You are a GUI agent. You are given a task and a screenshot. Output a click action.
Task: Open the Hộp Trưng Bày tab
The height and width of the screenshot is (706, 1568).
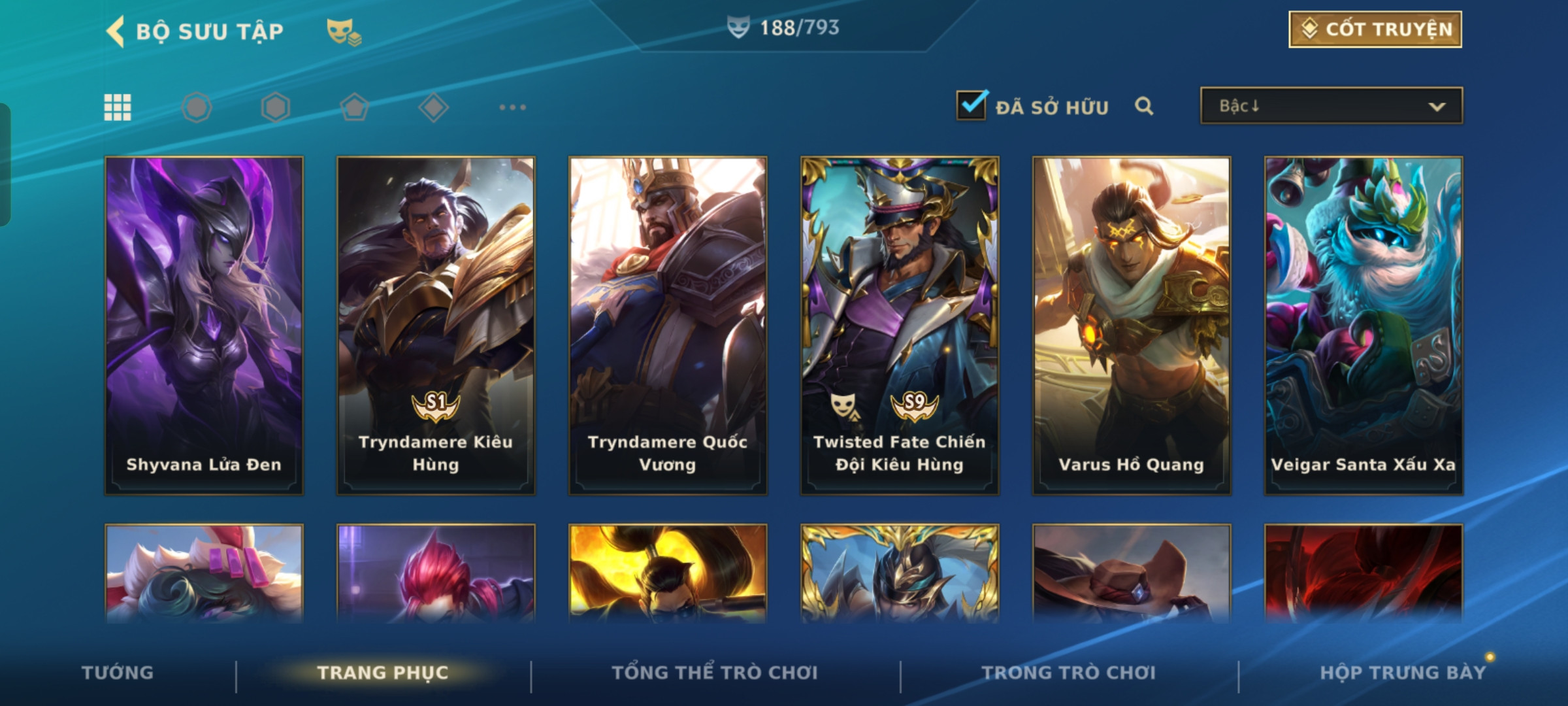click(1403, 673)
